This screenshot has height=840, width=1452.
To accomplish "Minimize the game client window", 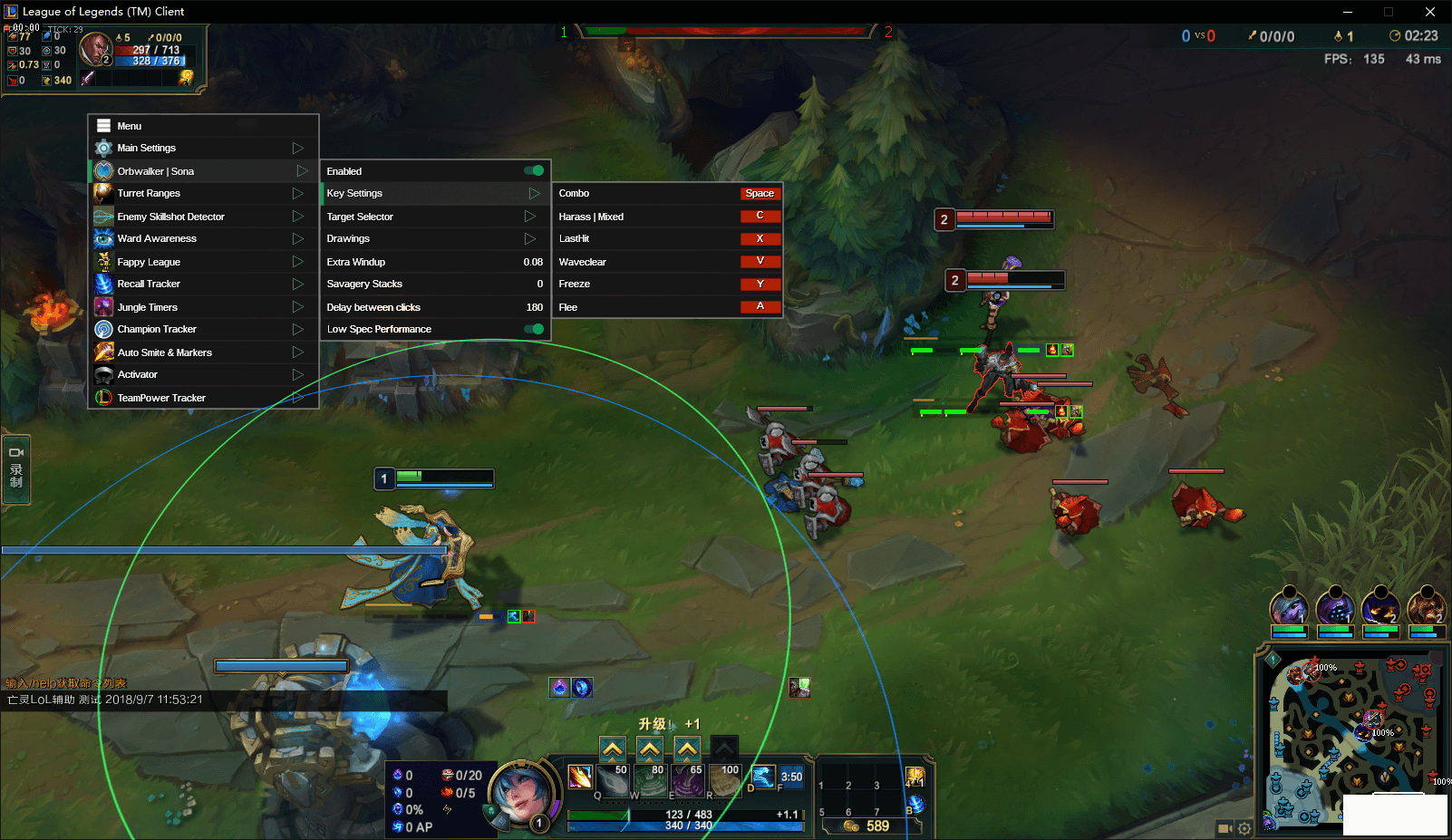I will click(1348, 12).
